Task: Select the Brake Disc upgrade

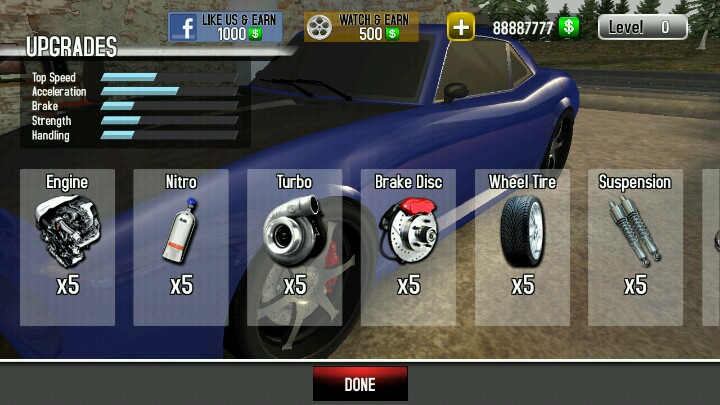Action: coord(408,247)
